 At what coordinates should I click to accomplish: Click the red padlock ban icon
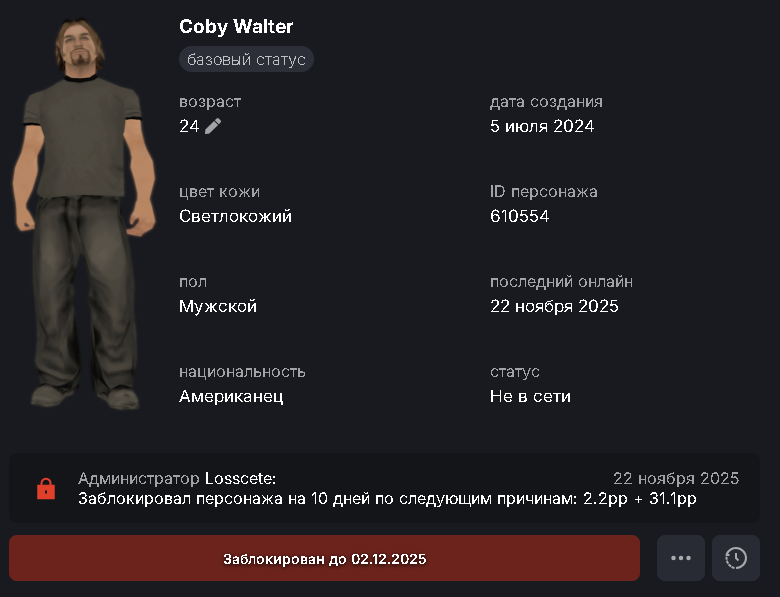[45, 489]
